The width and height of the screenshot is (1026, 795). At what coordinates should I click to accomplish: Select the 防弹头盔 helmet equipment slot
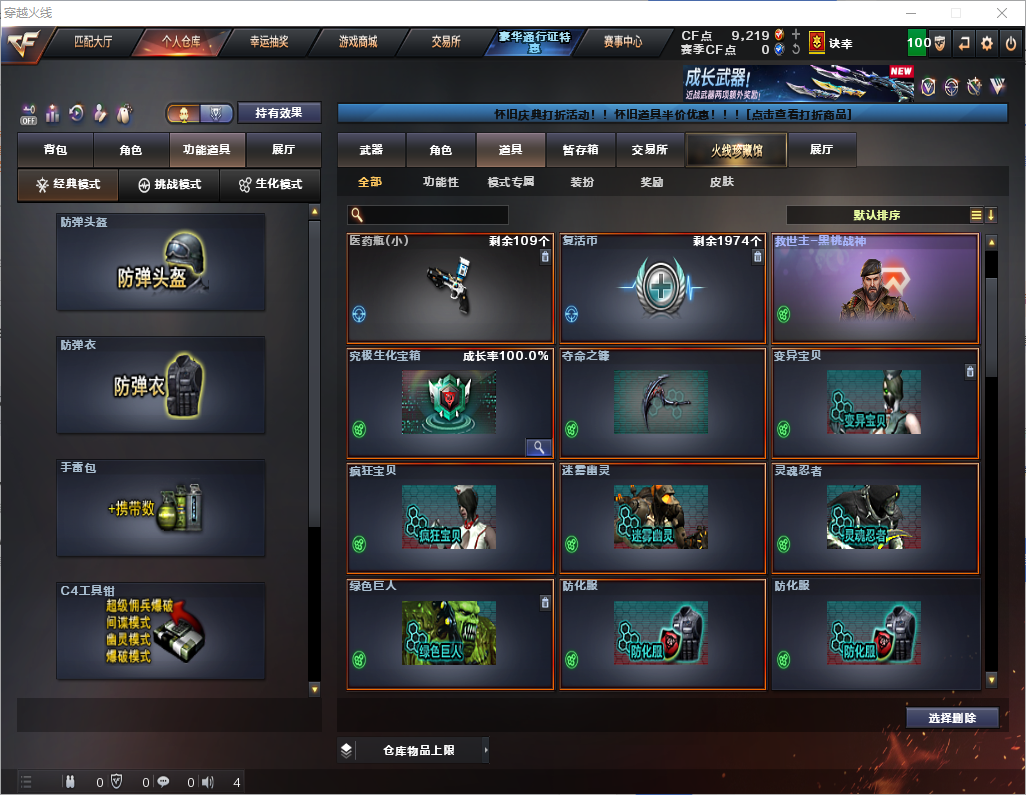click(161, 262)
